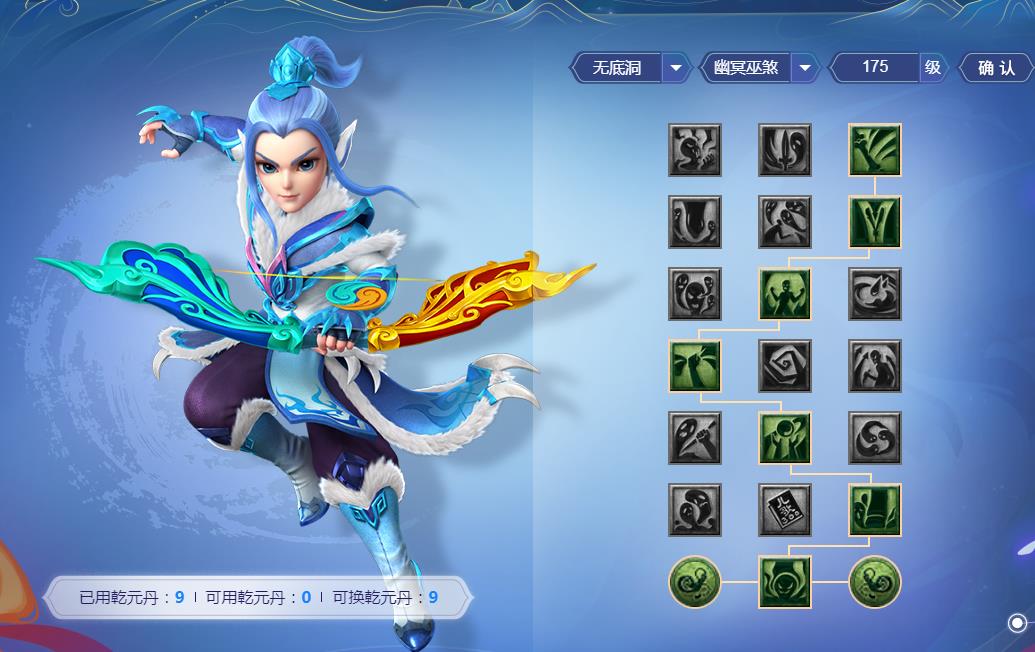Click the right round green swirl node
Image resolution: width=1035 pixels, height=652 pixels.
click(x=875, y=582)
